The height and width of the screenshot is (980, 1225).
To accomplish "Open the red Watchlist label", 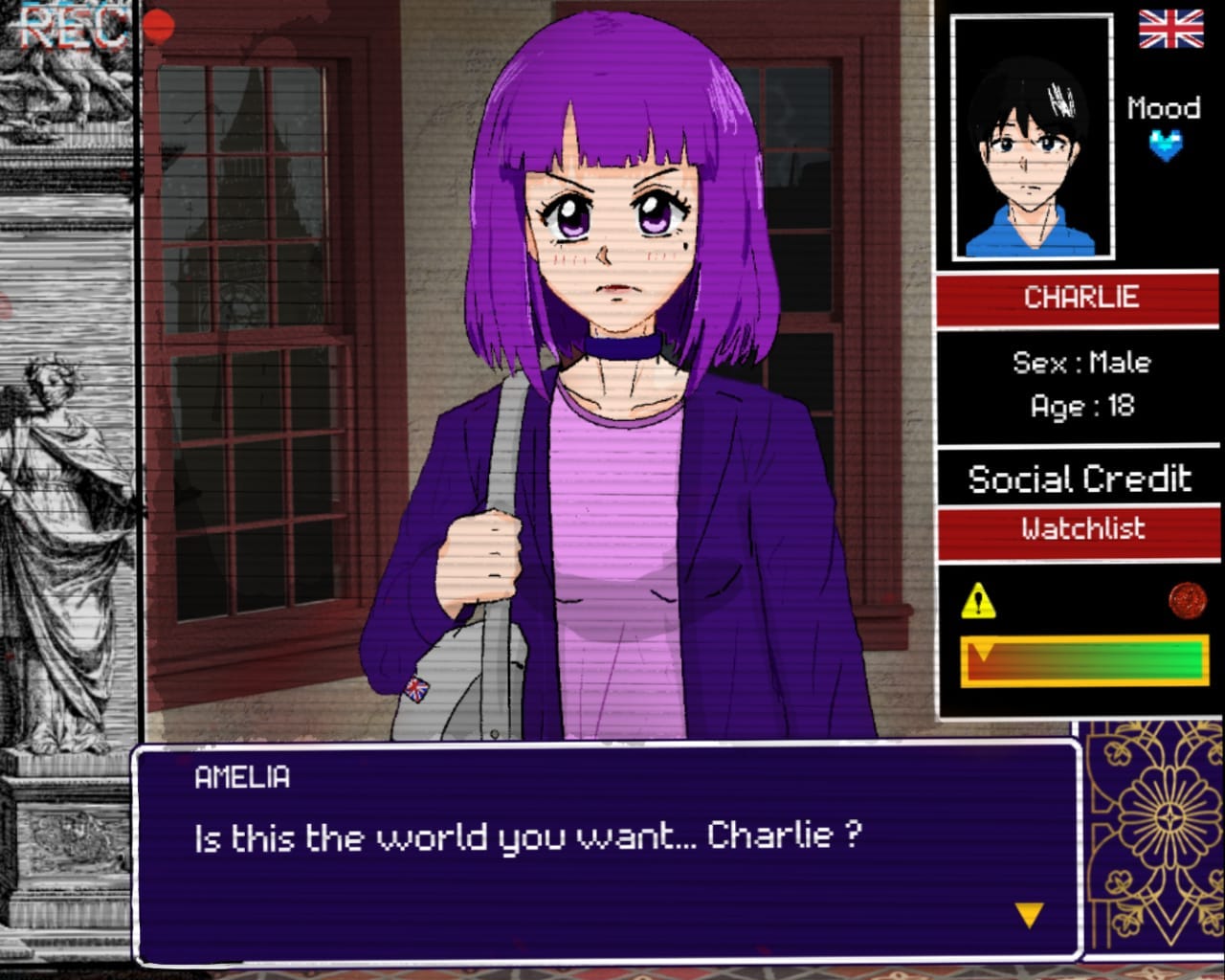I will (x=1081, y=529).
